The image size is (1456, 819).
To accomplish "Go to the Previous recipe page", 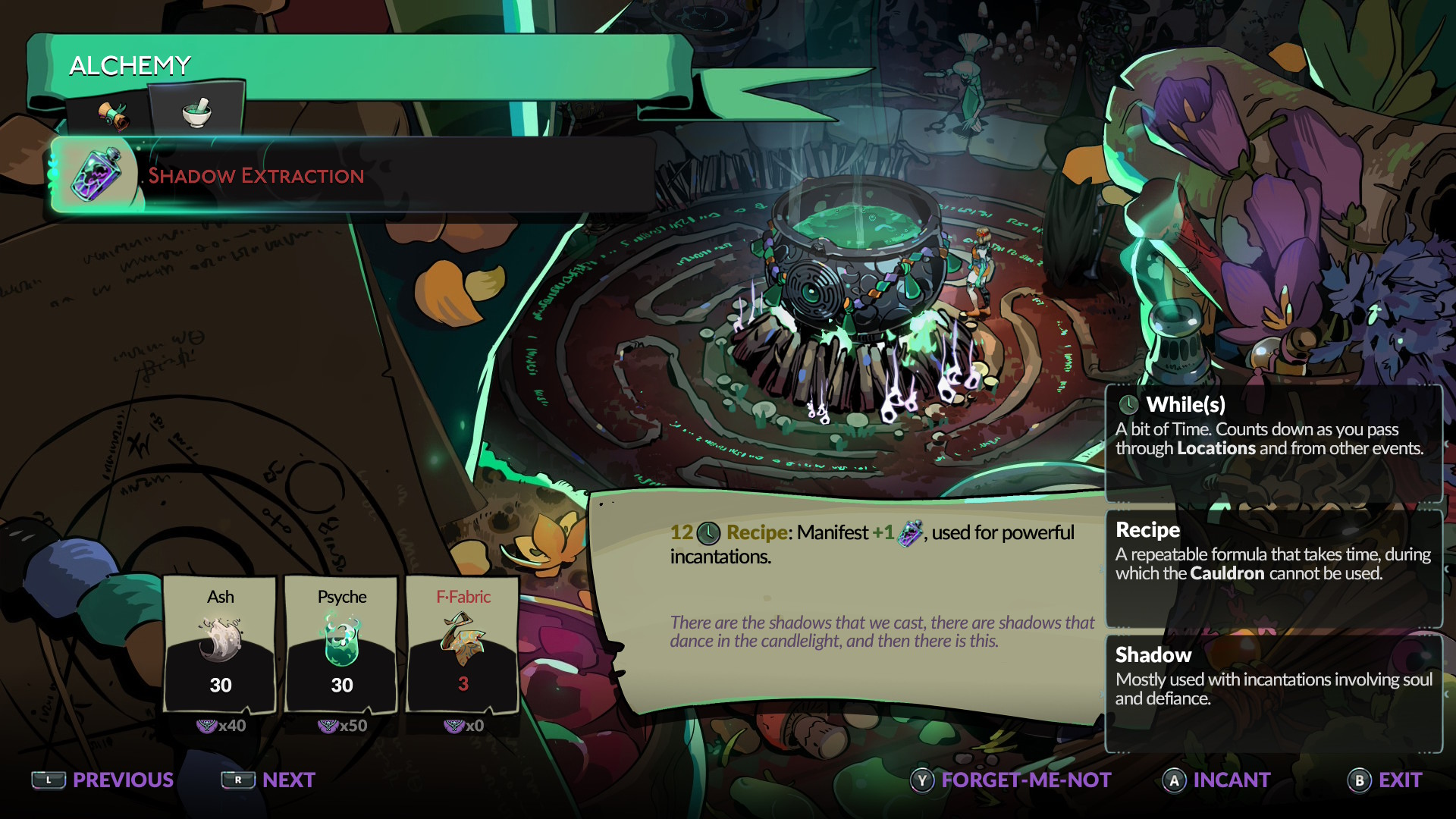I will (103, 780).
